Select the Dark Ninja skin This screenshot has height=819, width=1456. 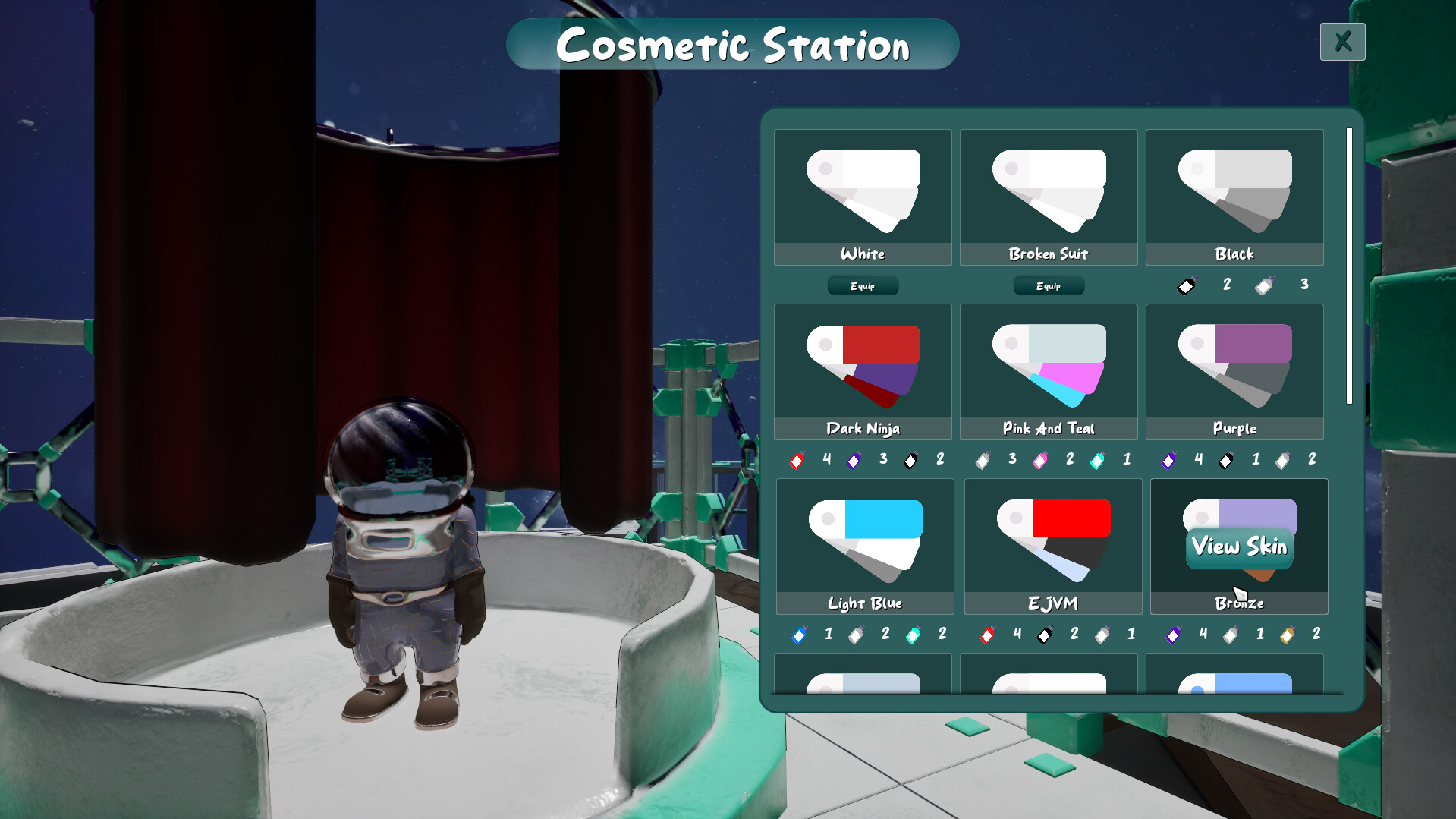pyautogui.click(x=863, y=364)
